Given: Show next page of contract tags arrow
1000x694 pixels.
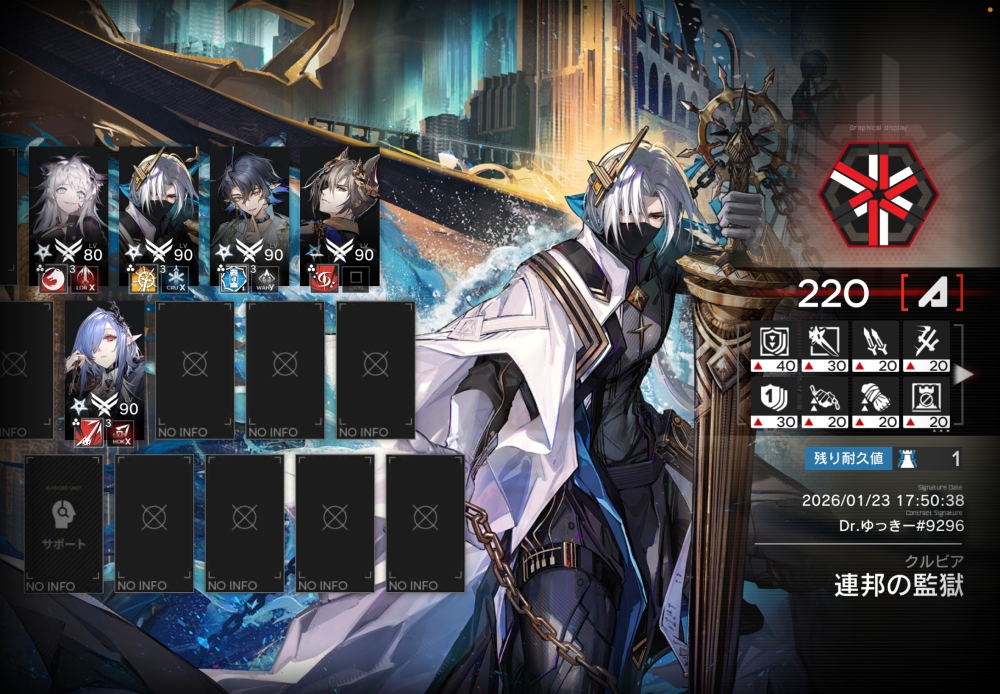Looking at the screenshot, I should (x=962, y=375).
